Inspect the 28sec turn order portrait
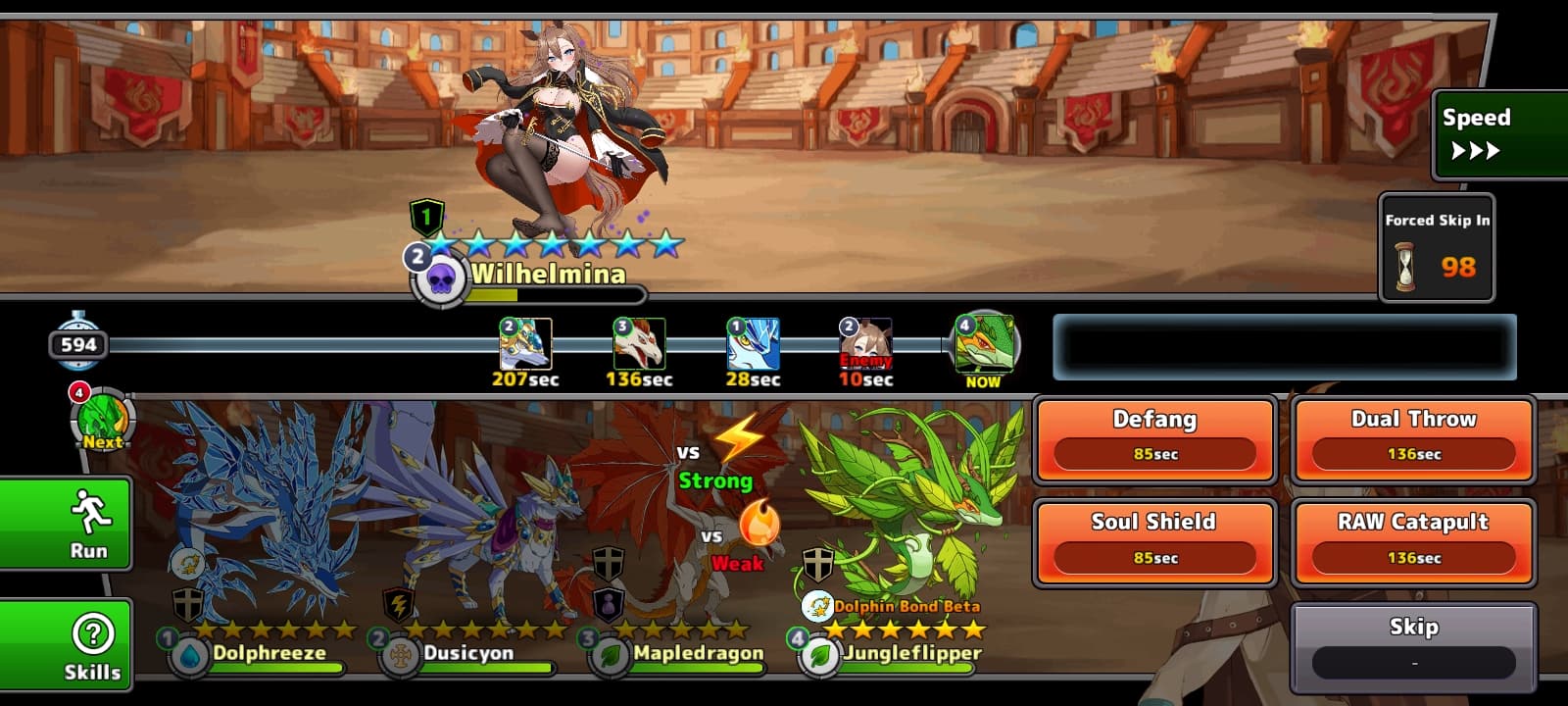This screenshot has height=706, width=1568. click(x=753, y=344)
